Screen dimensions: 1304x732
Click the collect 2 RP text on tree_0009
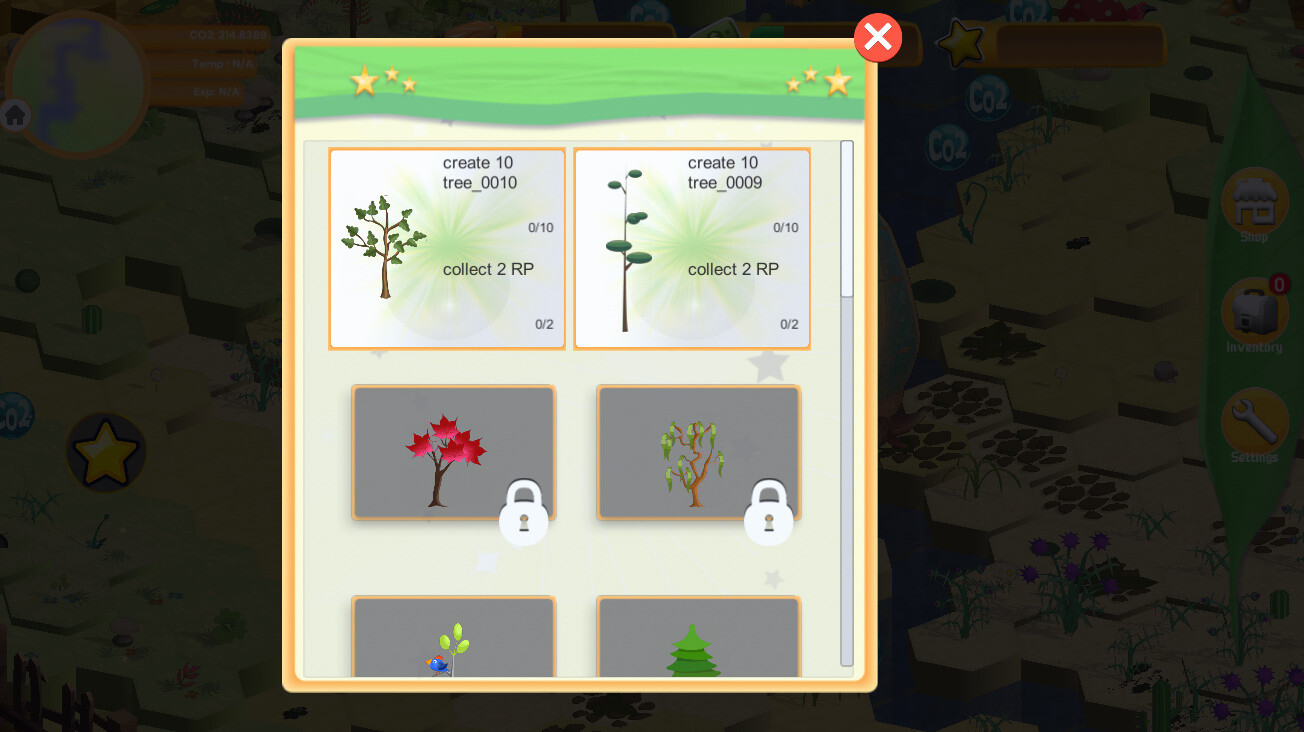pyautogui.click(x=733, y=269)
